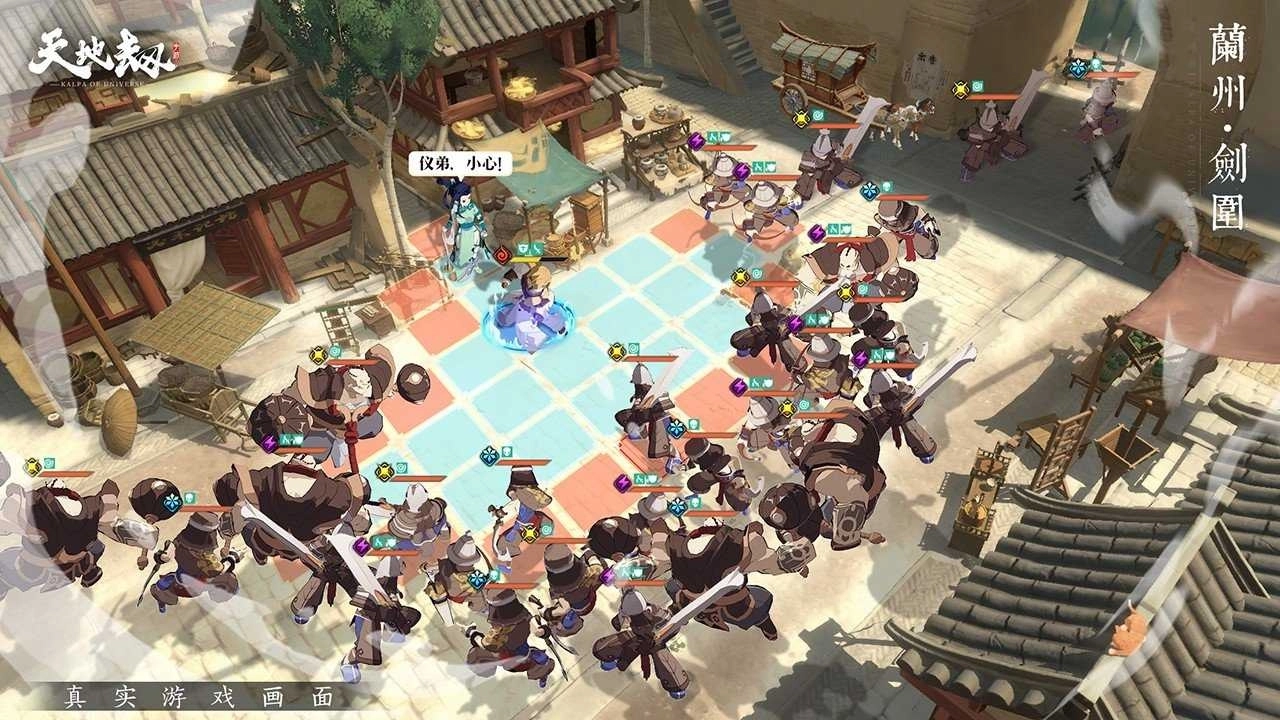Click the '仪弟, 小心!' speech bubble
Image resolution: width=1280 pixels, height=720 pixels.
coord(460,160)
